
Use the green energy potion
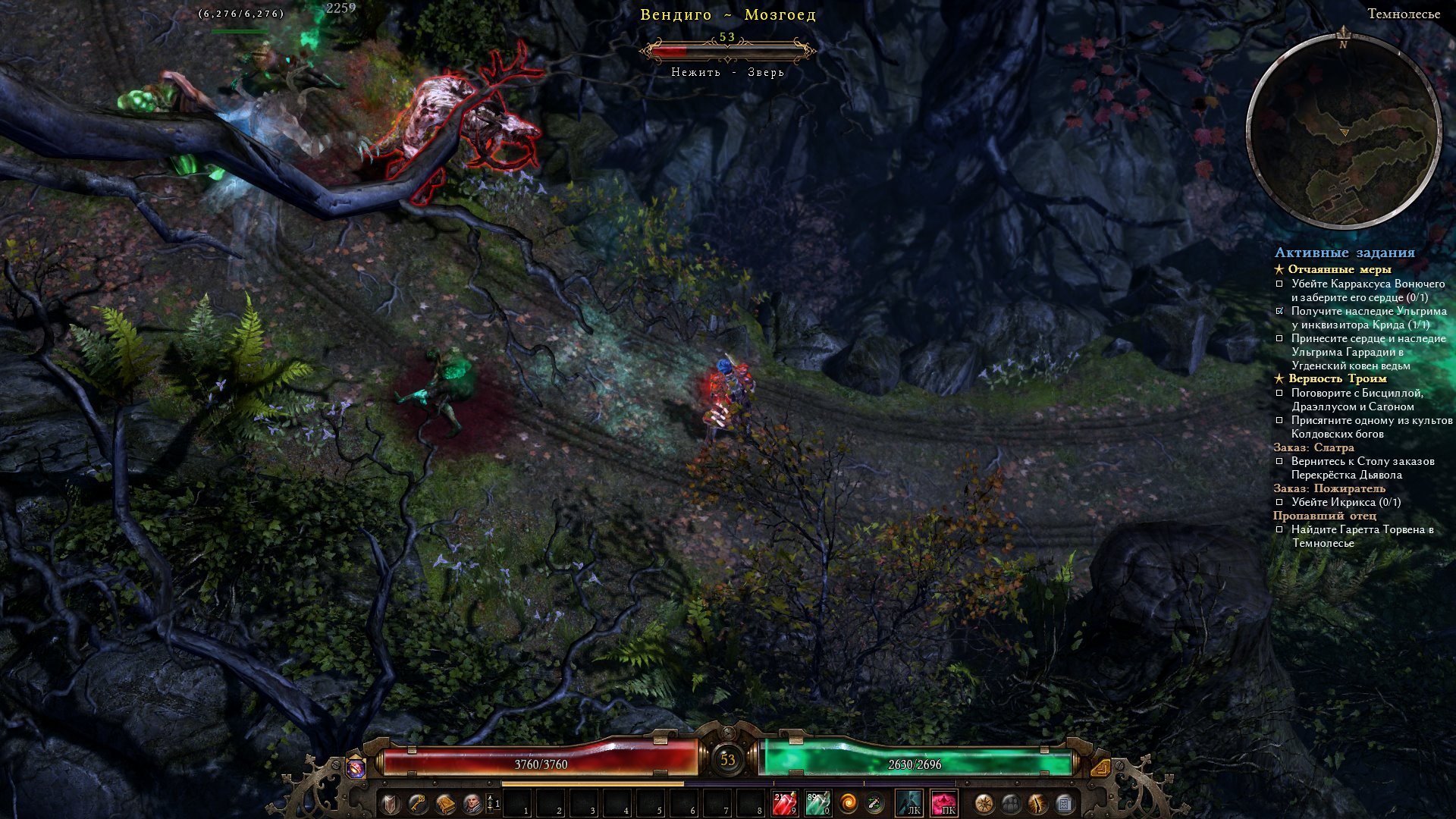click(817, 803)
